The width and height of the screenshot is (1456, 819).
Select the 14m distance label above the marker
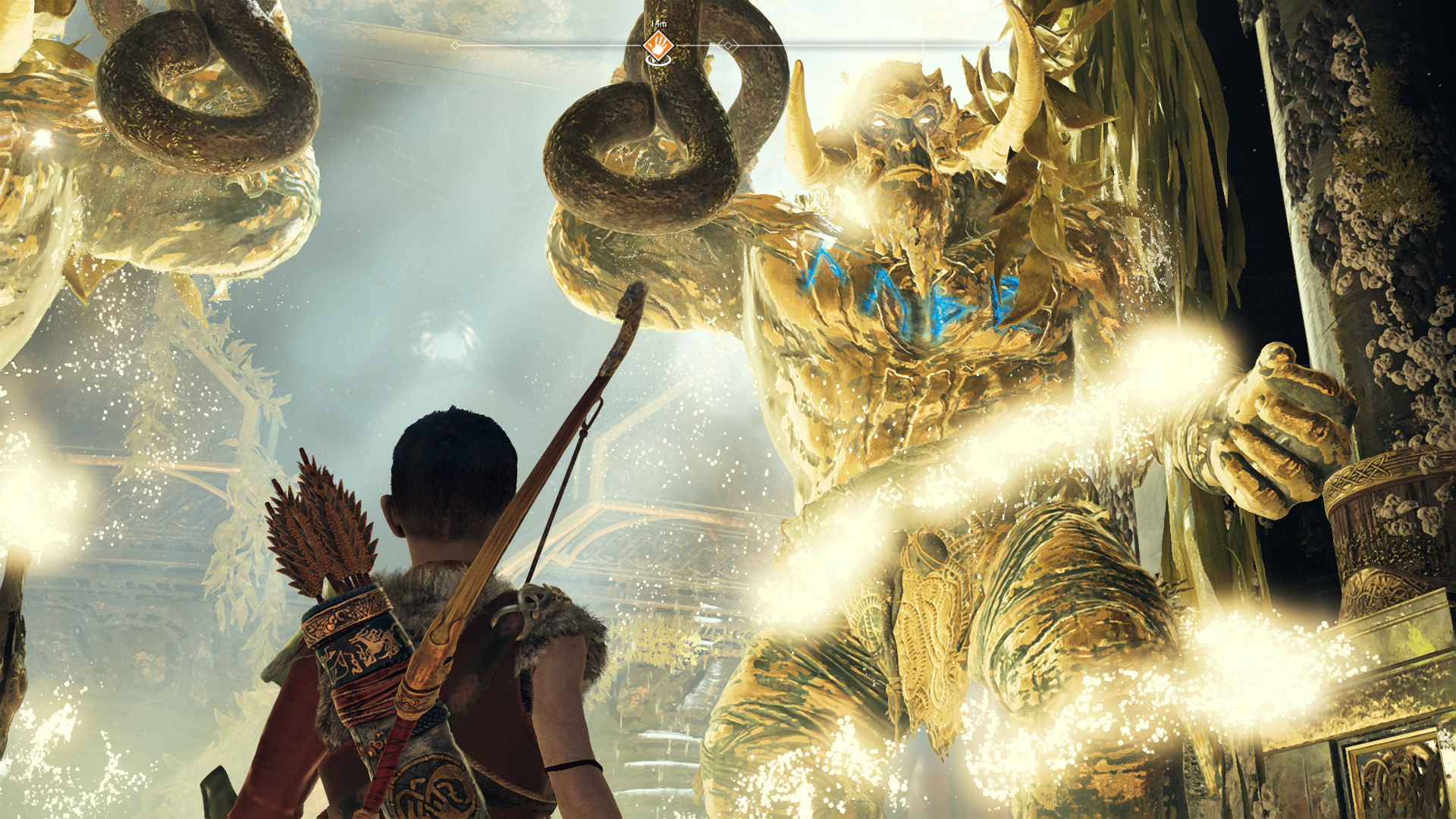[659, 23]
